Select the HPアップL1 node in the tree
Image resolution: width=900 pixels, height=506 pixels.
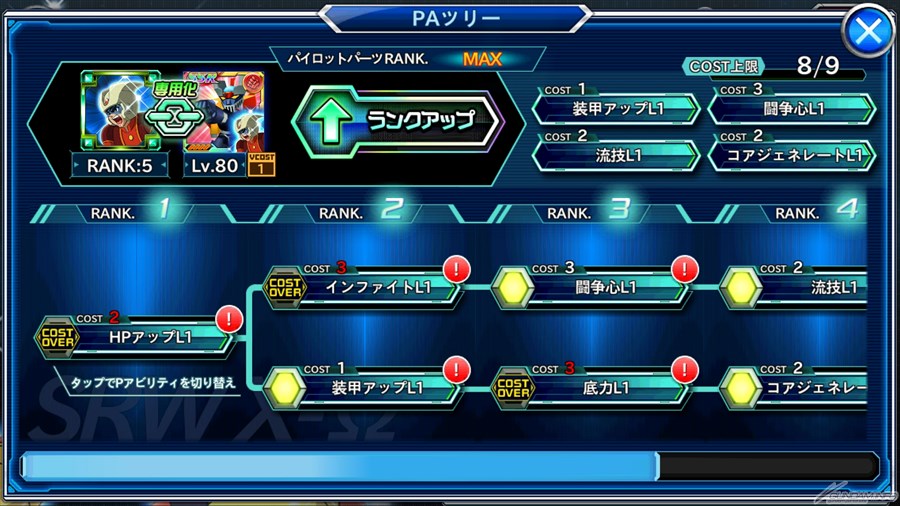140,338
